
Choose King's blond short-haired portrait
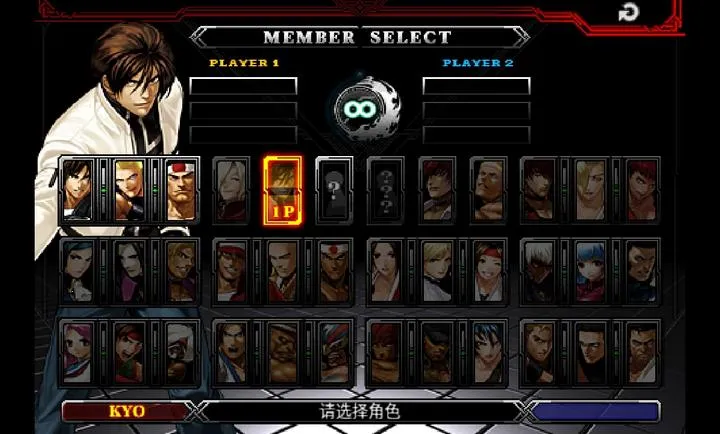(437, 270)
